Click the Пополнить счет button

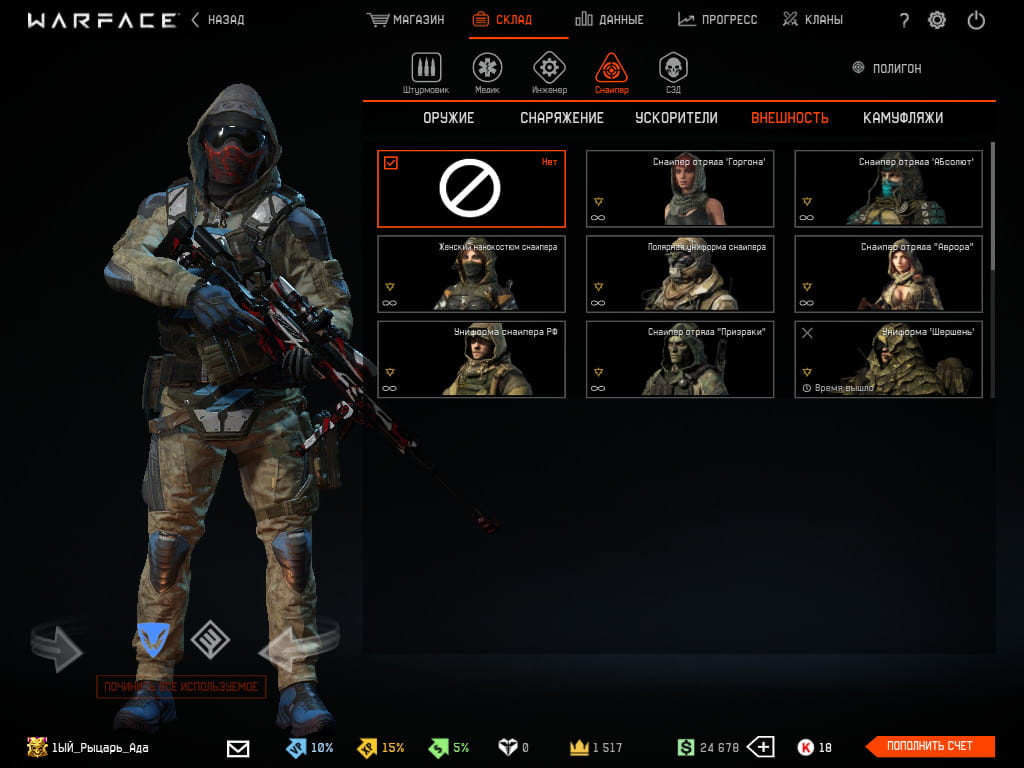929,746
